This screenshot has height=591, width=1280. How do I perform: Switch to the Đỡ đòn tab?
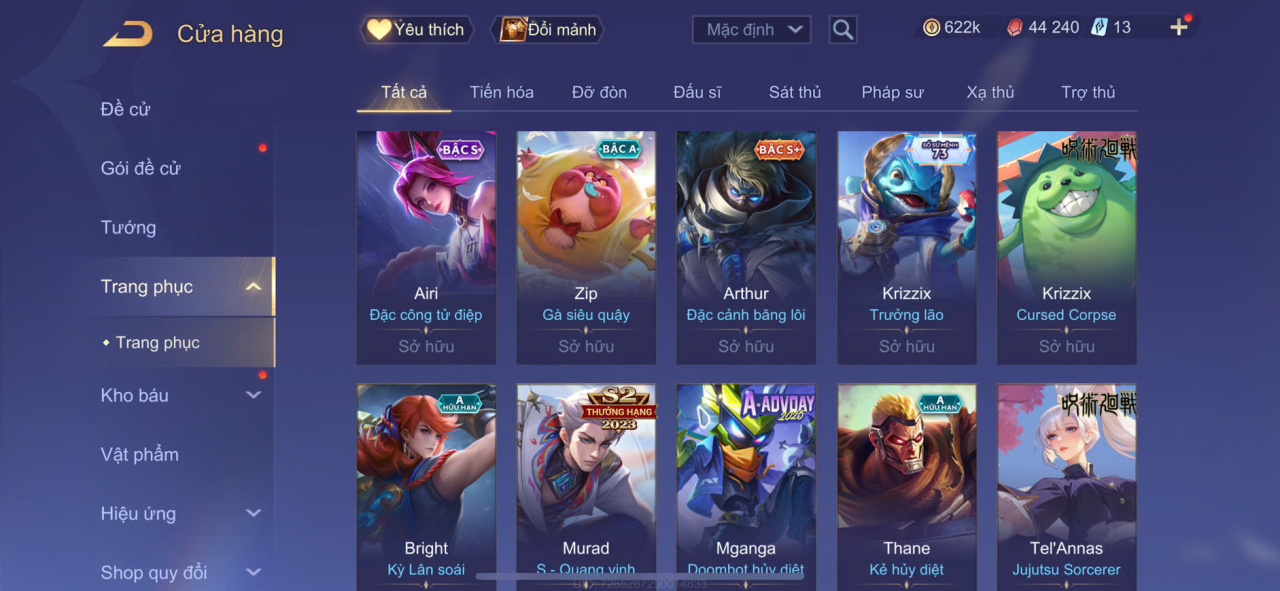(x=599, y=92)
